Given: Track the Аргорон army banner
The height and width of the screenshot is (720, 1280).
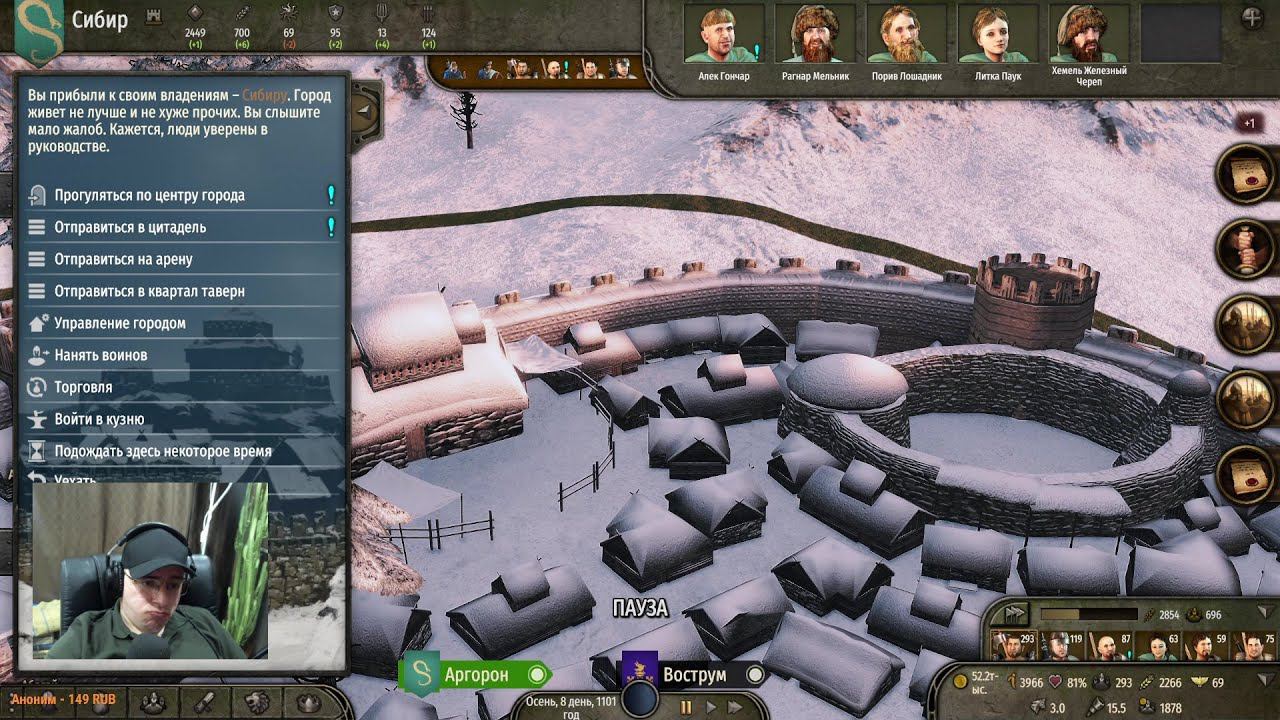Looking at the screenshot, I should (x=476, y=674).
